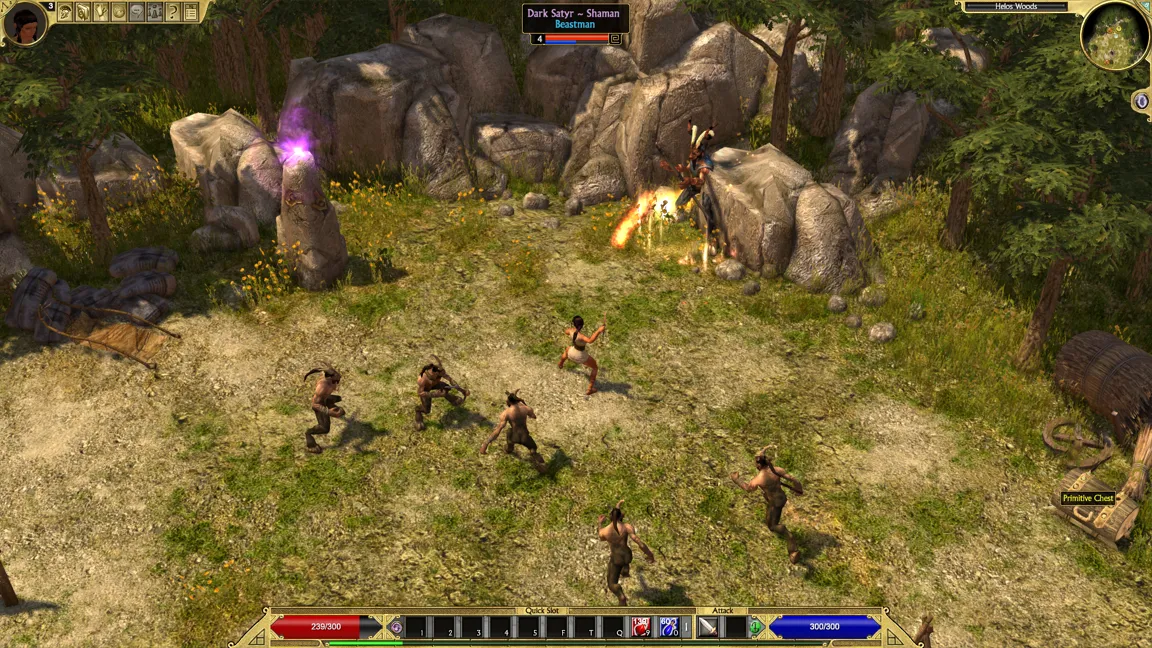This screenshot has width=1152, height=648.
Task: Open the question mark help icon
Action: point(173,12)
